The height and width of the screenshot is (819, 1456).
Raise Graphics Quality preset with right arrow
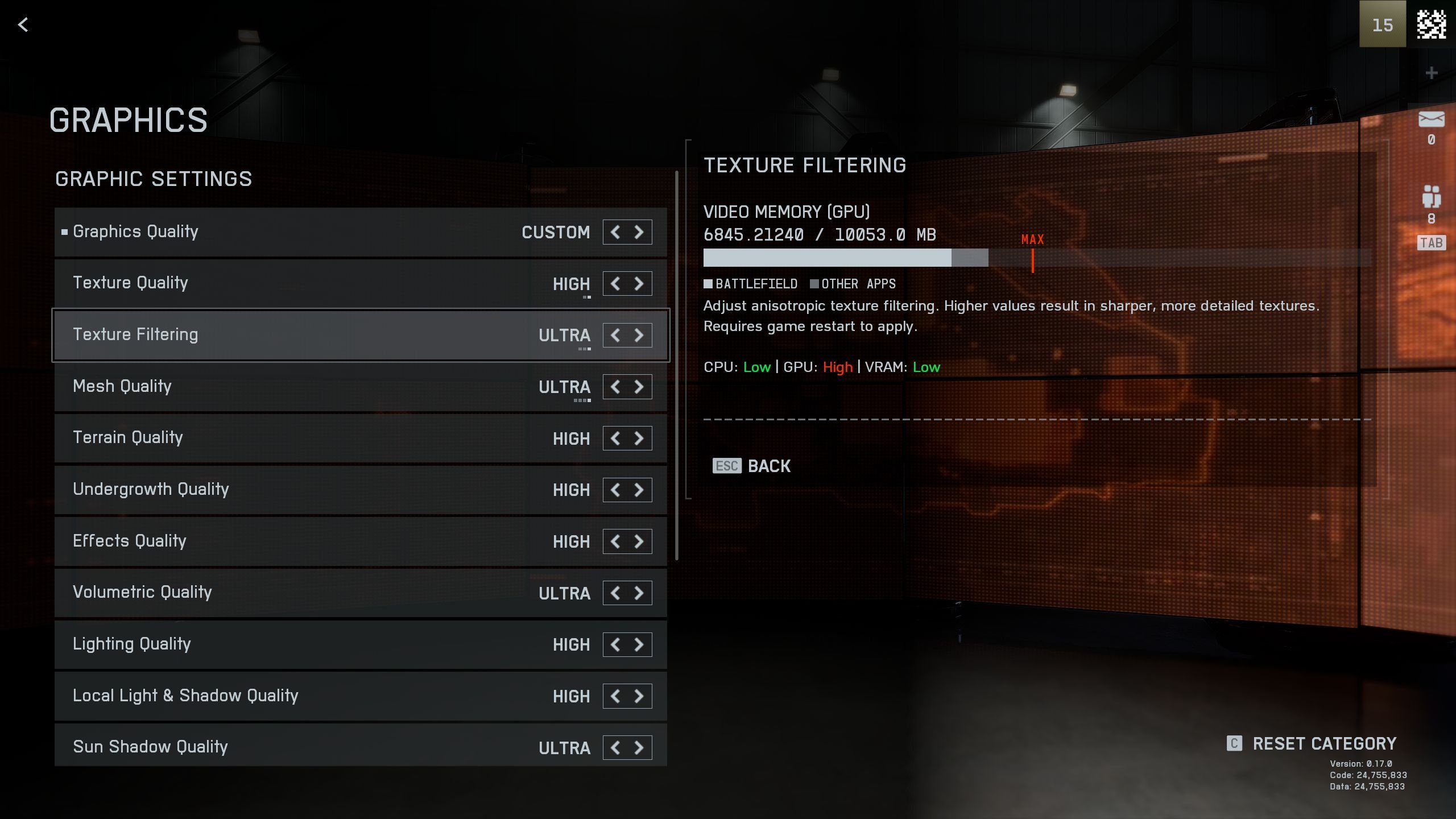pos(639,232)
